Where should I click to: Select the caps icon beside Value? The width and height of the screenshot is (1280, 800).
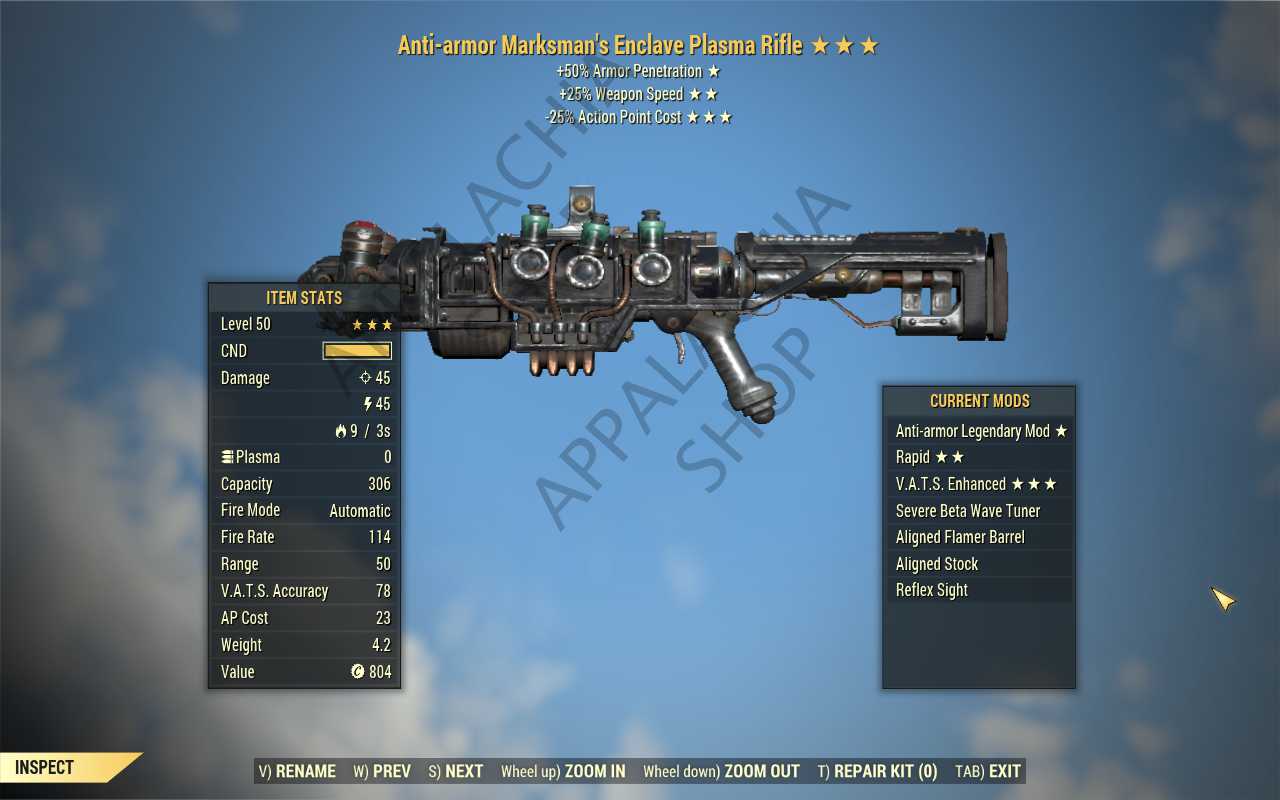[x=357, y=671]
